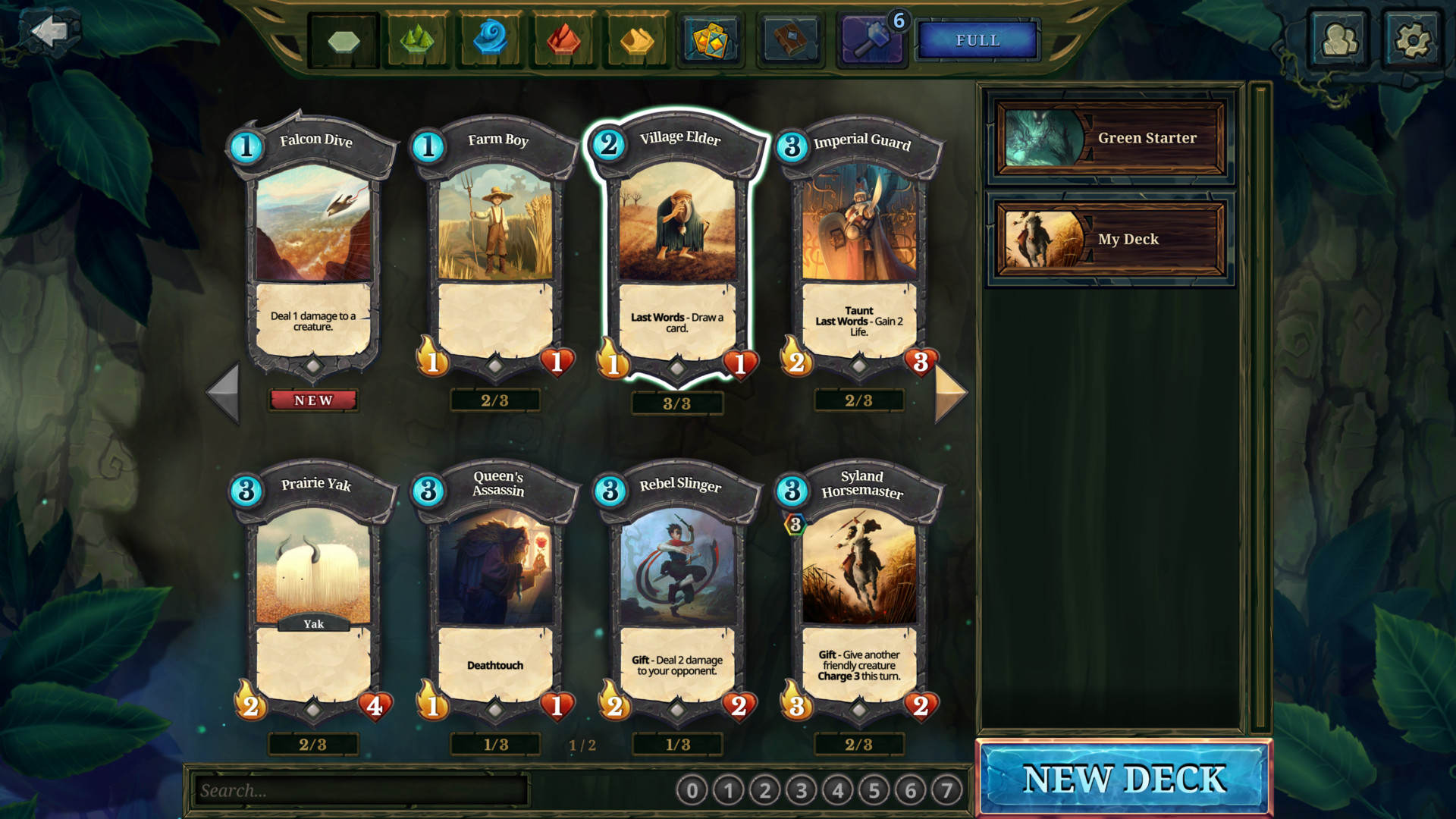1456x819 pixels.
Task: Click the card search field
Action: (x=360, y=790)
